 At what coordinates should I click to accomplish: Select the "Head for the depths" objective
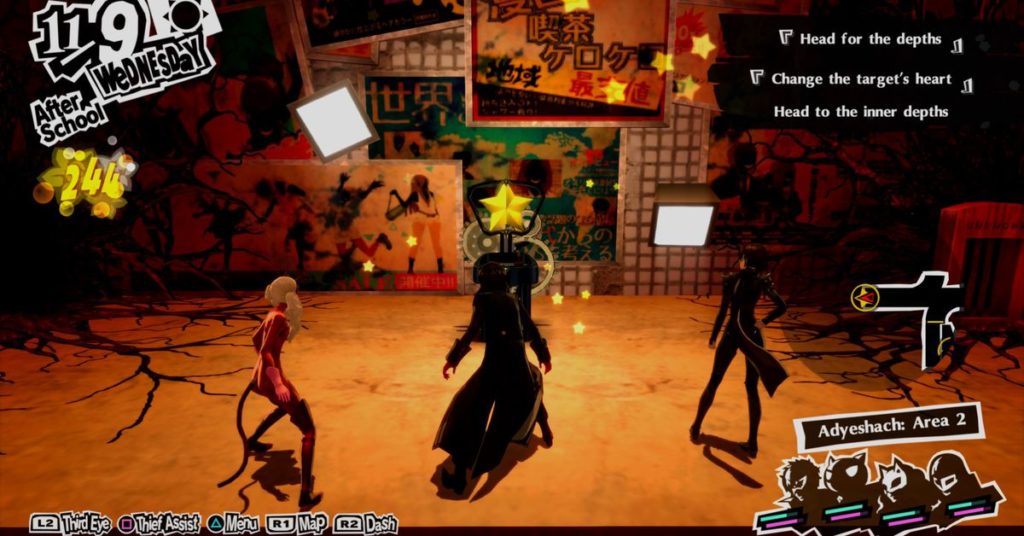(870, 40)
